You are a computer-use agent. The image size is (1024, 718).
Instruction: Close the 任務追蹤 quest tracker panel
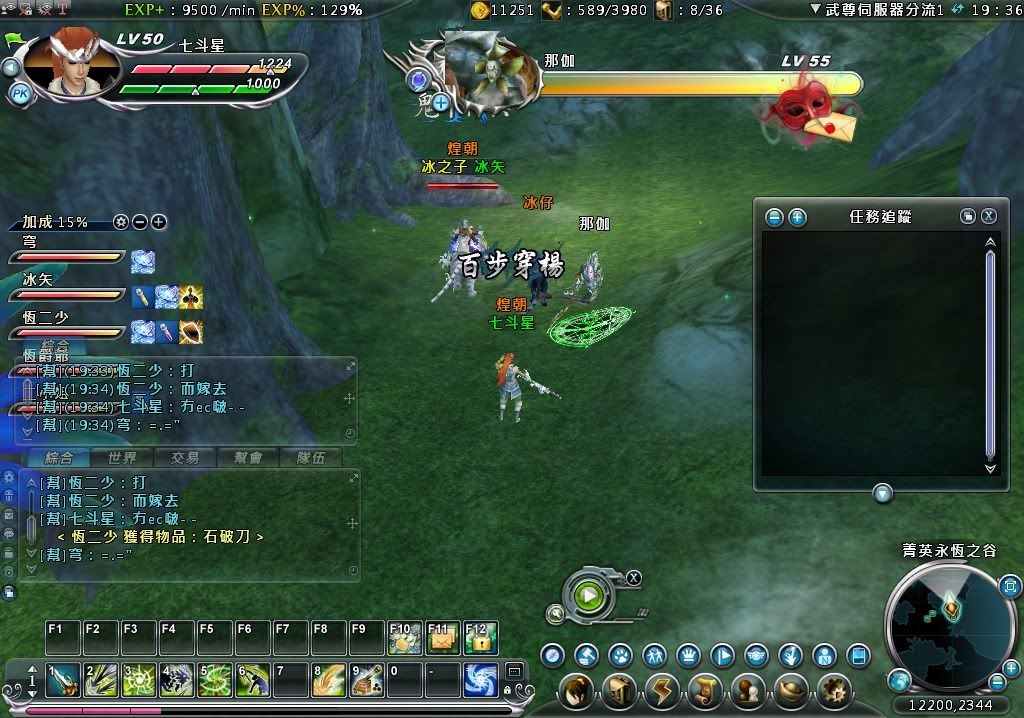(x=988, y=216)
